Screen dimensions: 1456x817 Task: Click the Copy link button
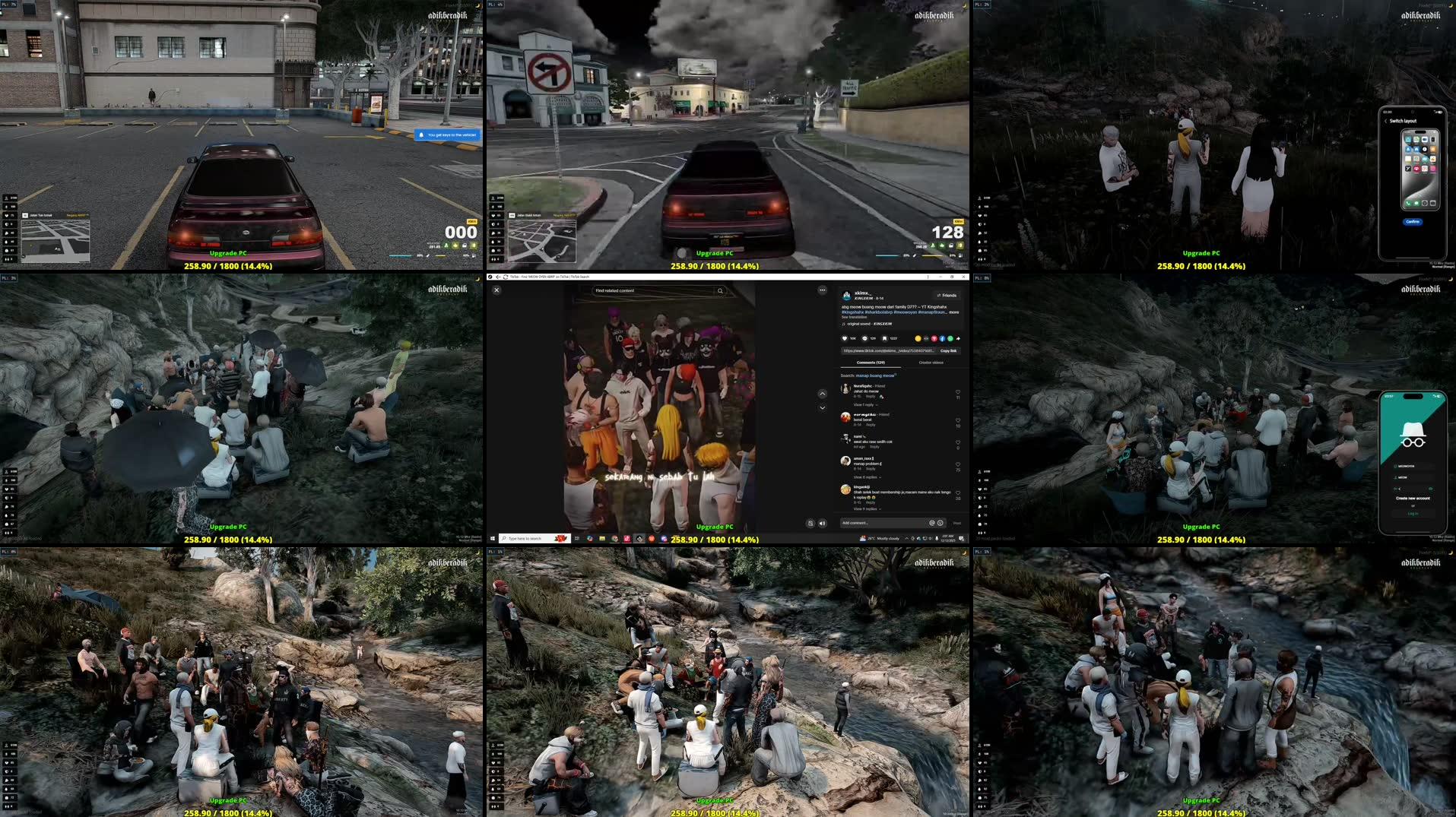point(948,350)
